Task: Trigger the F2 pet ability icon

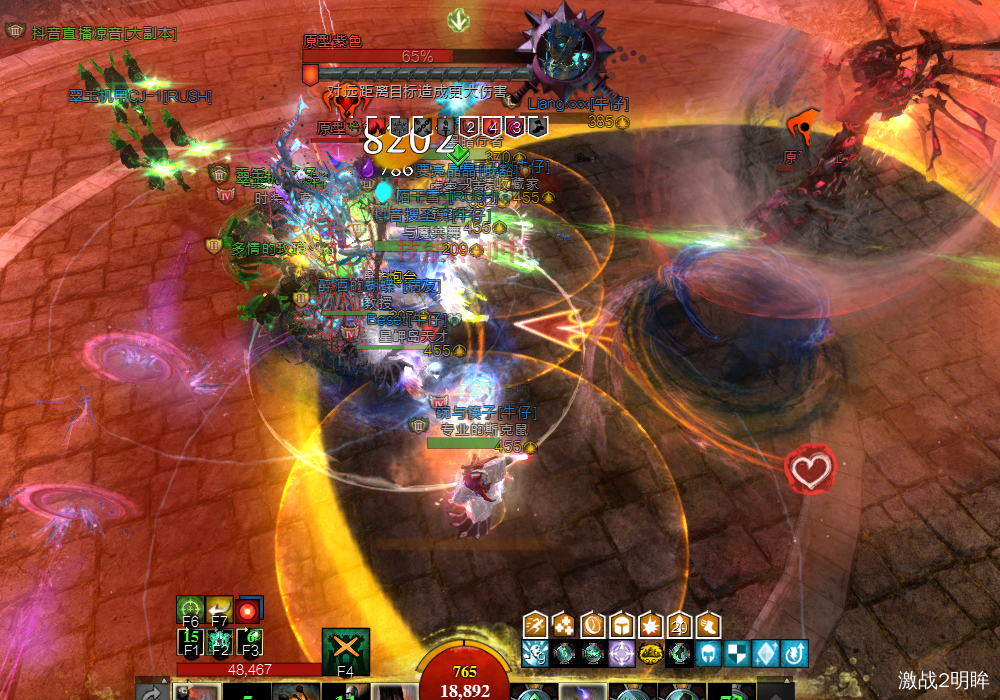Action: coord(220,641)
